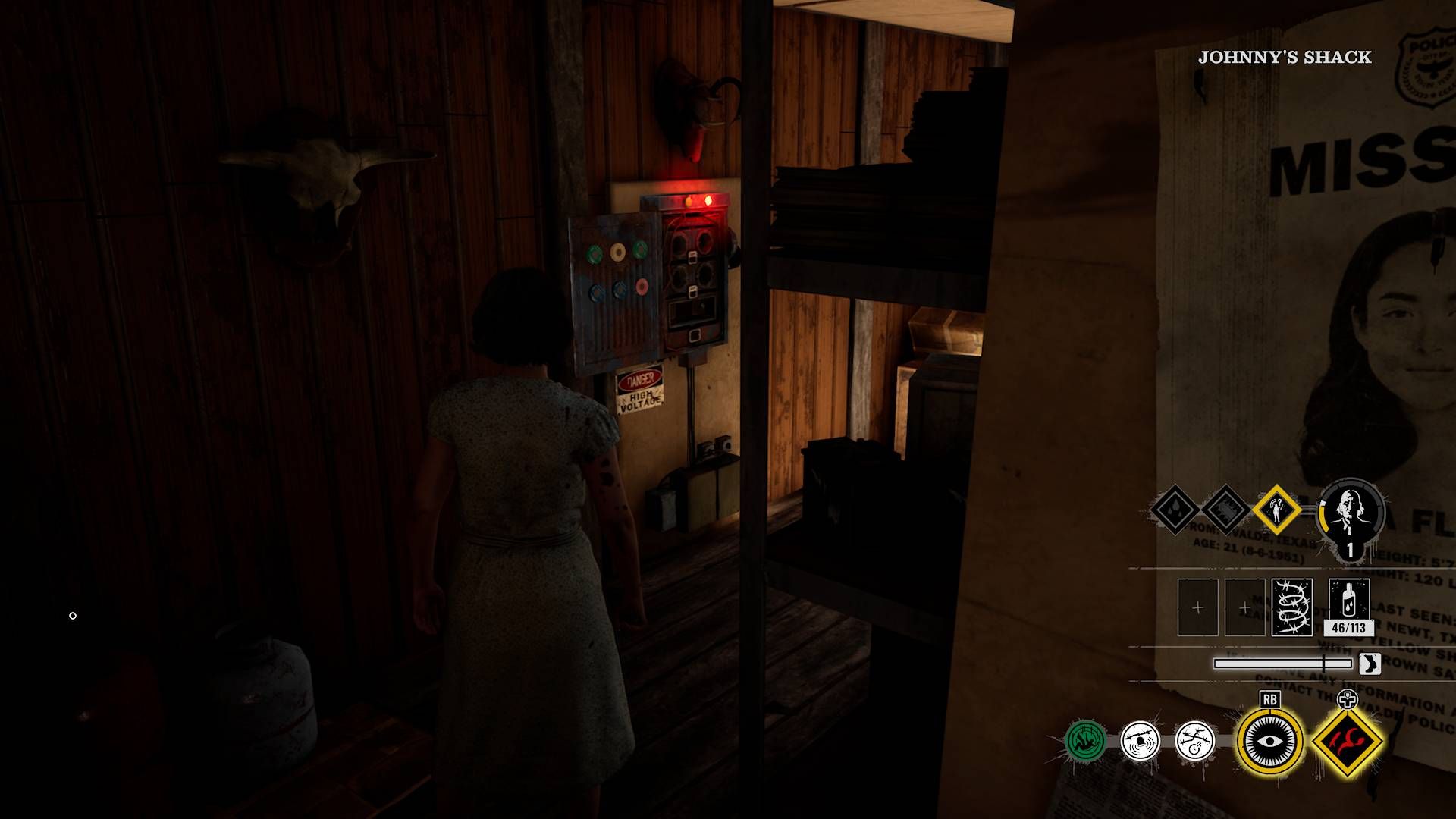Viewport: 1456px width, 819px height.
Task: Click the RB button prompt
Action: click(1270, 698)
